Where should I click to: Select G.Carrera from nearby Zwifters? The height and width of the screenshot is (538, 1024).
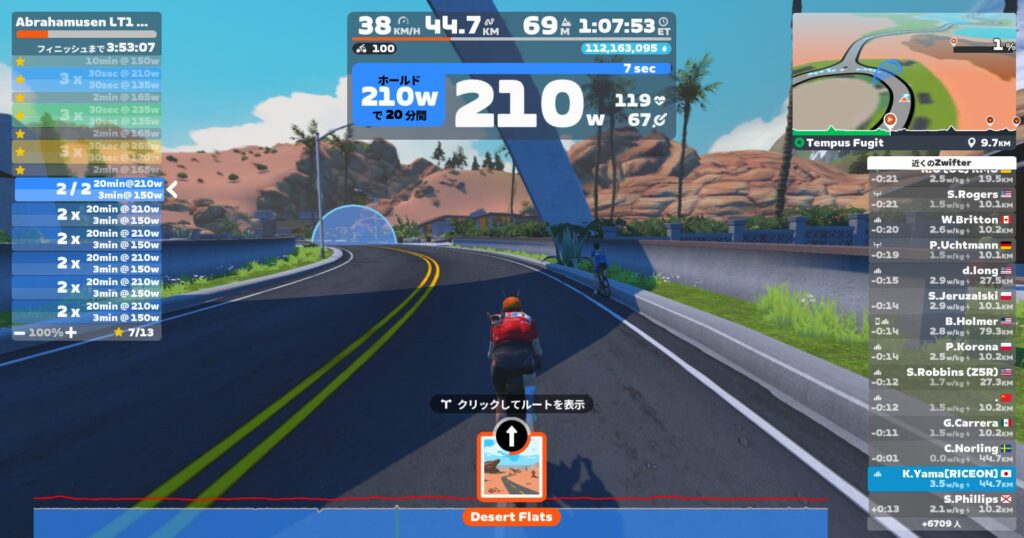941,427
